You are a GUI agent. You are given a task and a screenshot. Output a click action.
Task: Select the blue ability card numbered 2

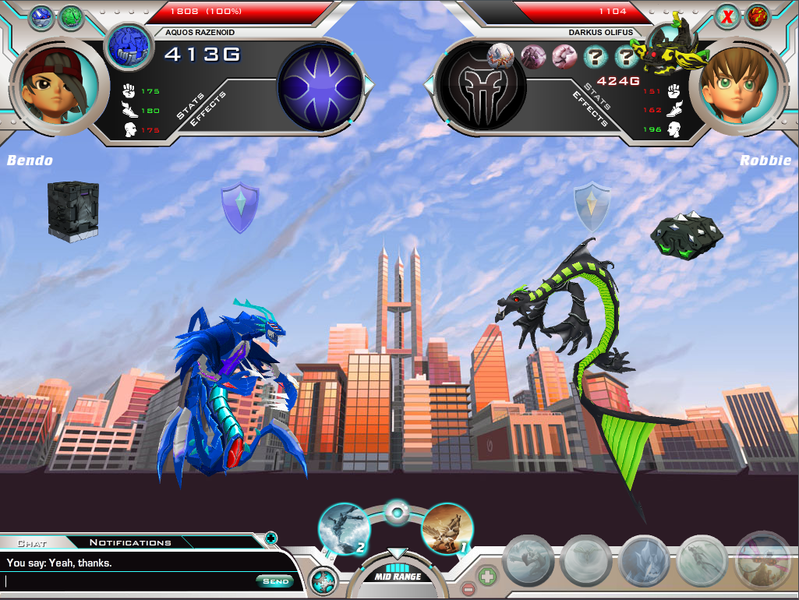point(345,529)
